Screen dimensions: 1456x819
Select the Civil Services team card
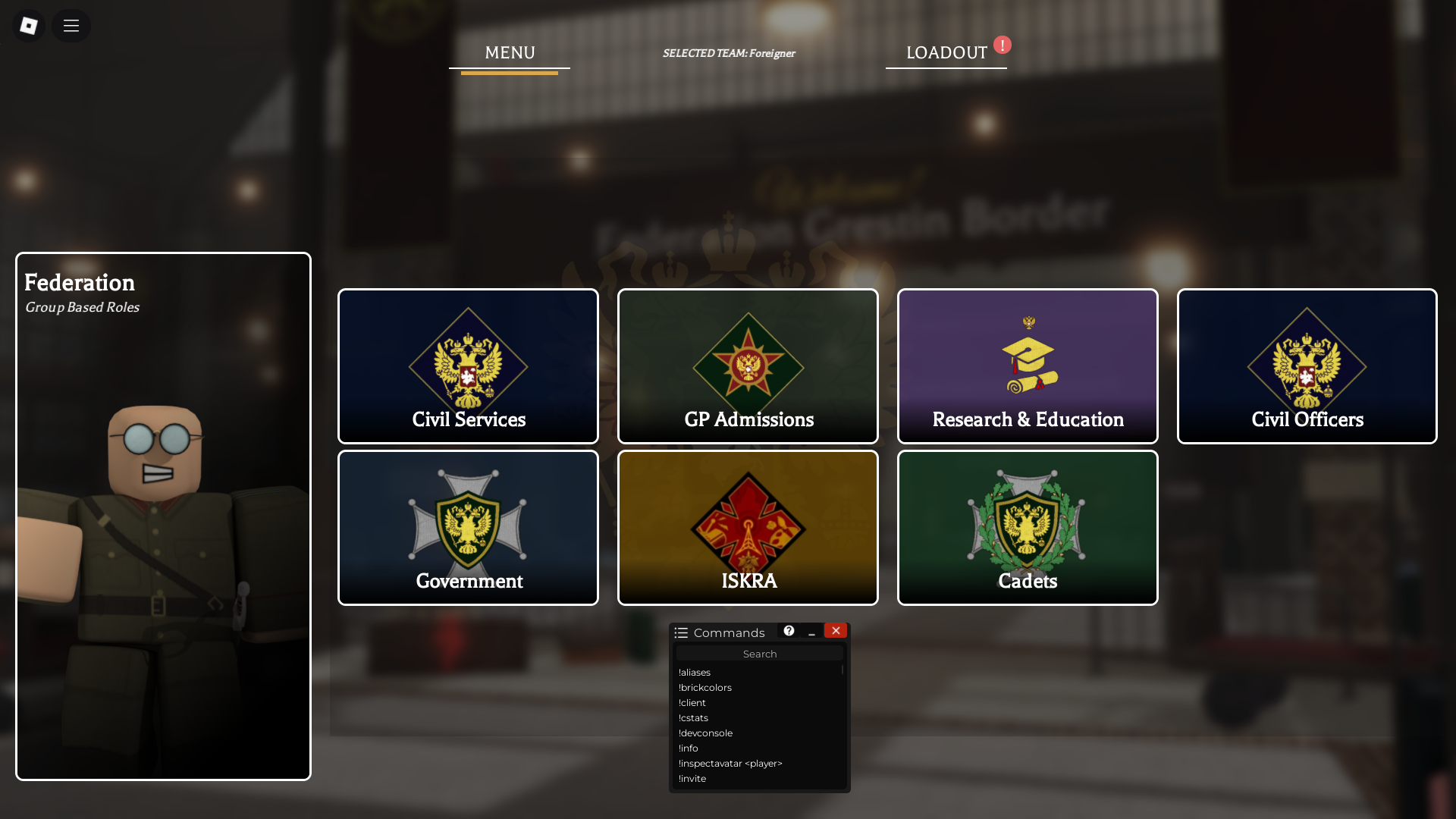(x=468, y=366)
